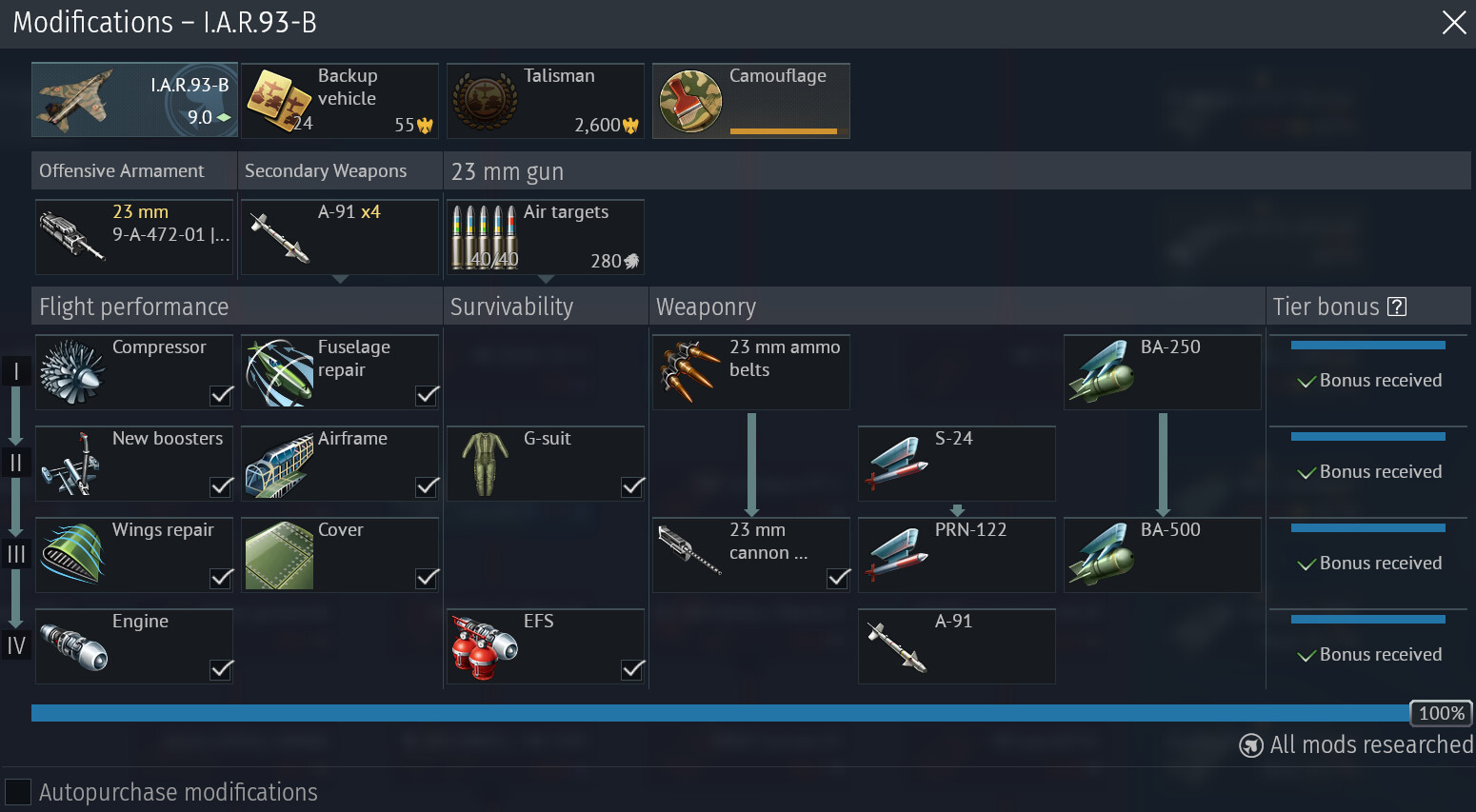
Task: Select the Backup vehicle item
Action: pyautogui.click(x=339, y=101)
